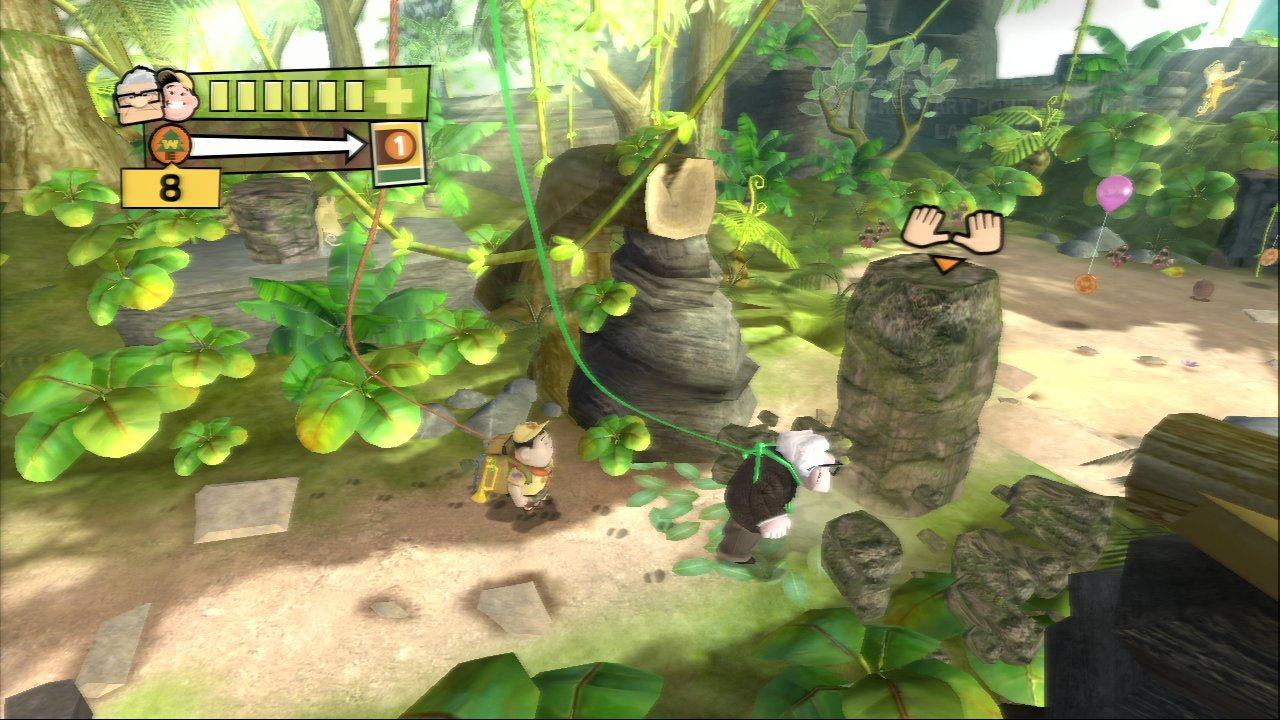Image resolution: width=1280 pixels, height=720 pixels.
Task: Click the orange number 1 badge icon
Action: tap(398, 146)
